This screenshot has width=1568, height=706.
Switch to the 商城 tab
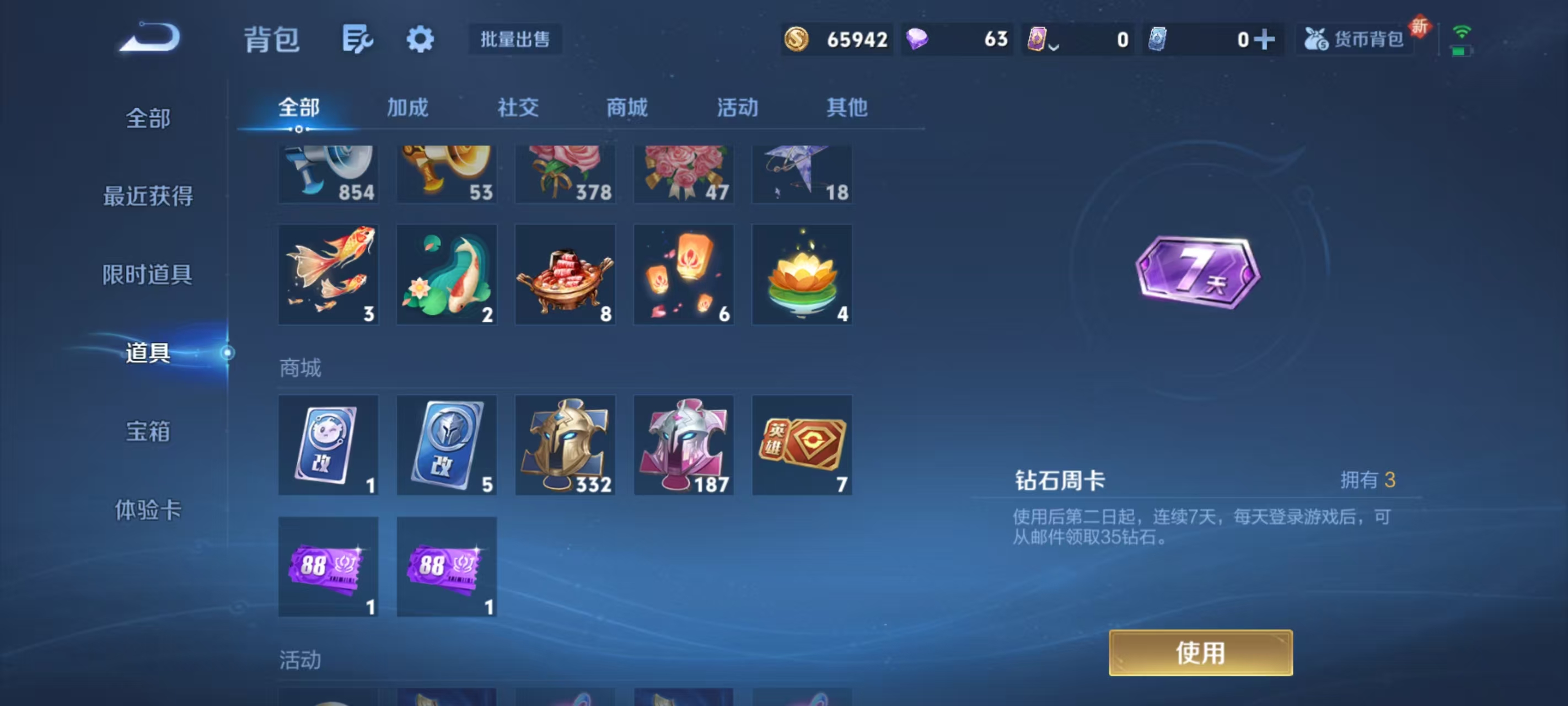pos(626,108)
